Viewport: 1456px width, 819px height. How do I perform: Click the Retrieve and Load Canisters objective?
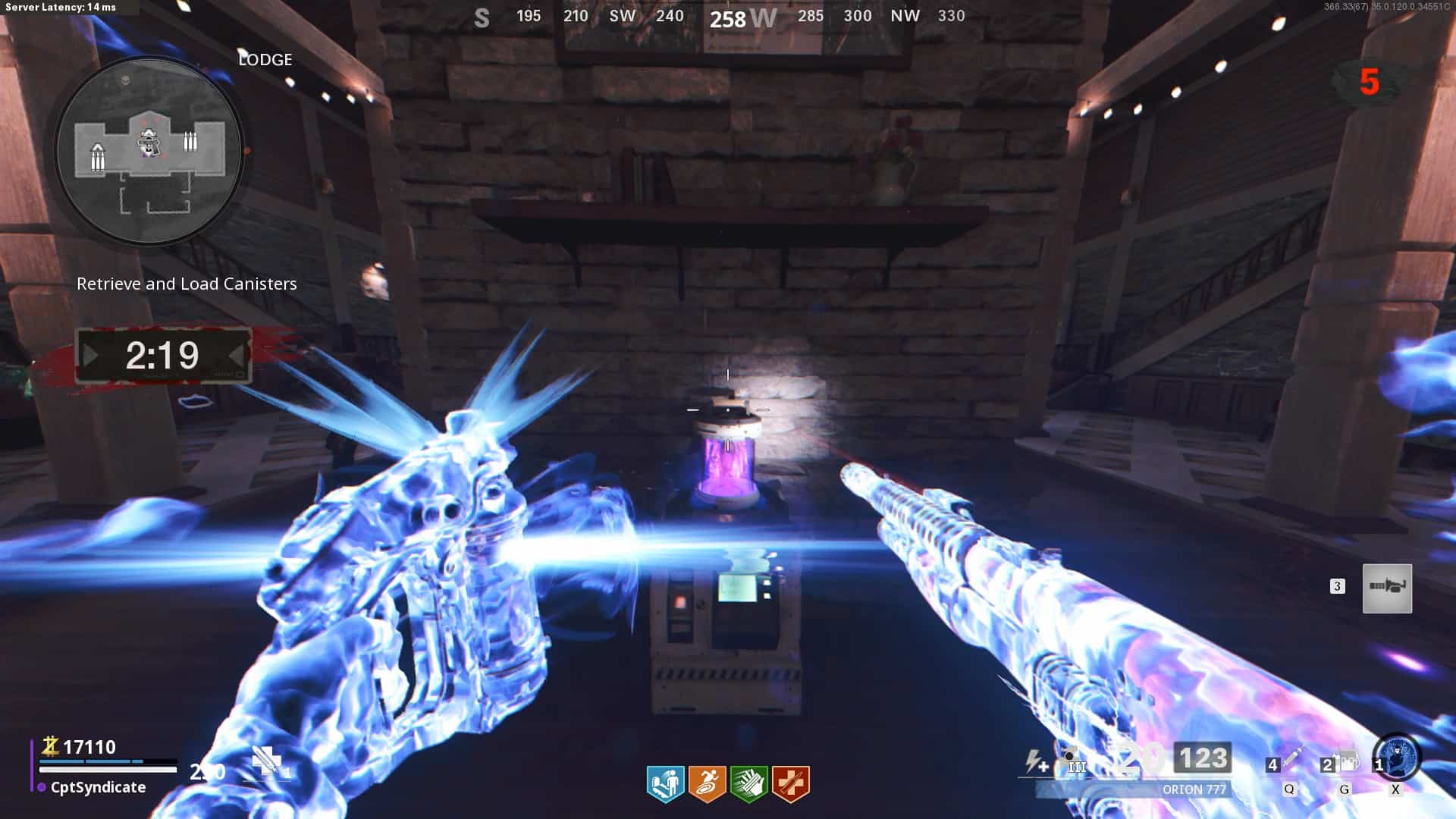pyautogui.click(x=187, y=284)
